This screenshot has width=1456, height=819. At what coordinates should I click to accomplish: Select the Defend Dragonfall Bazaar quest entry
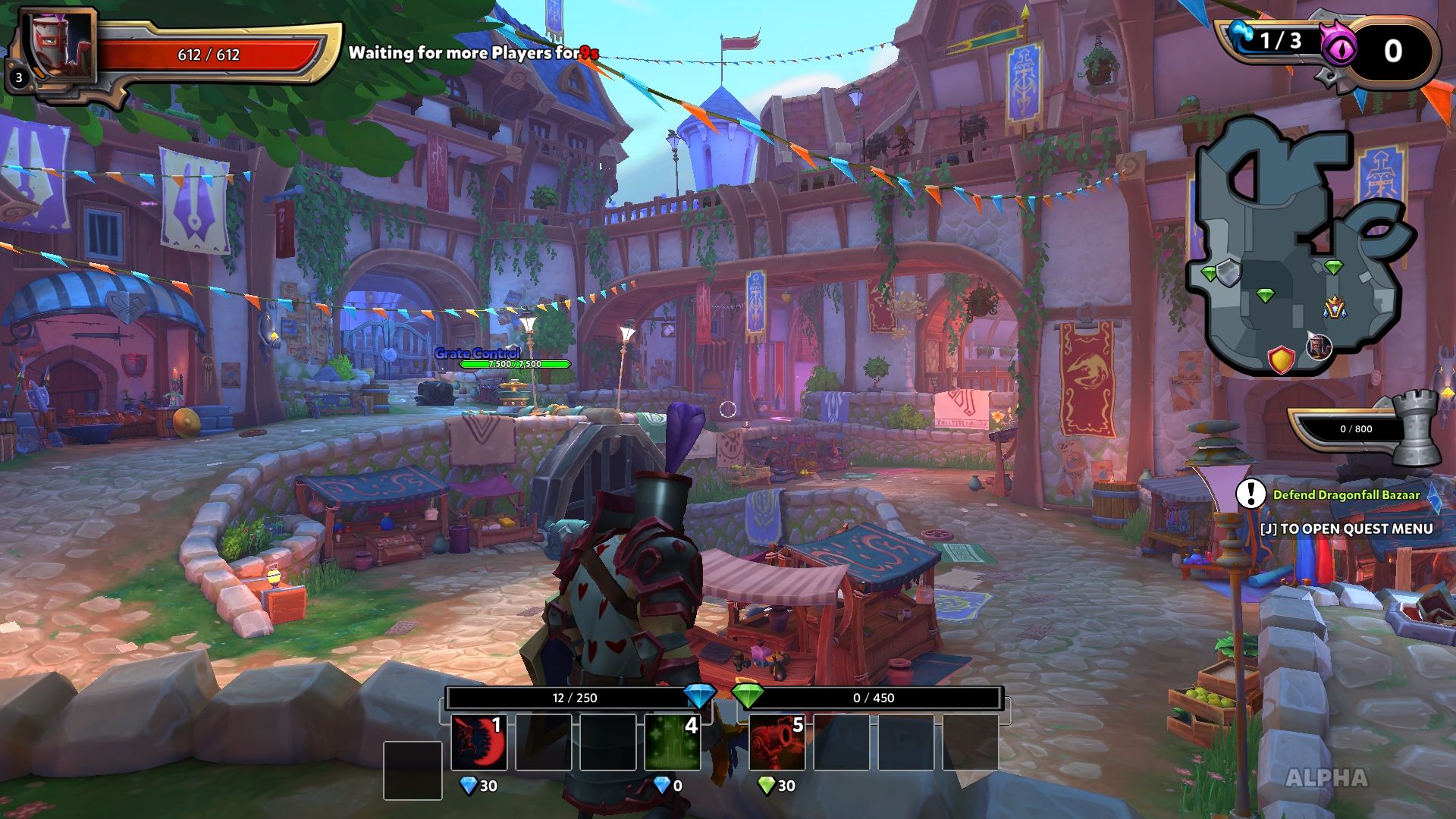(x=1346, y=494)
